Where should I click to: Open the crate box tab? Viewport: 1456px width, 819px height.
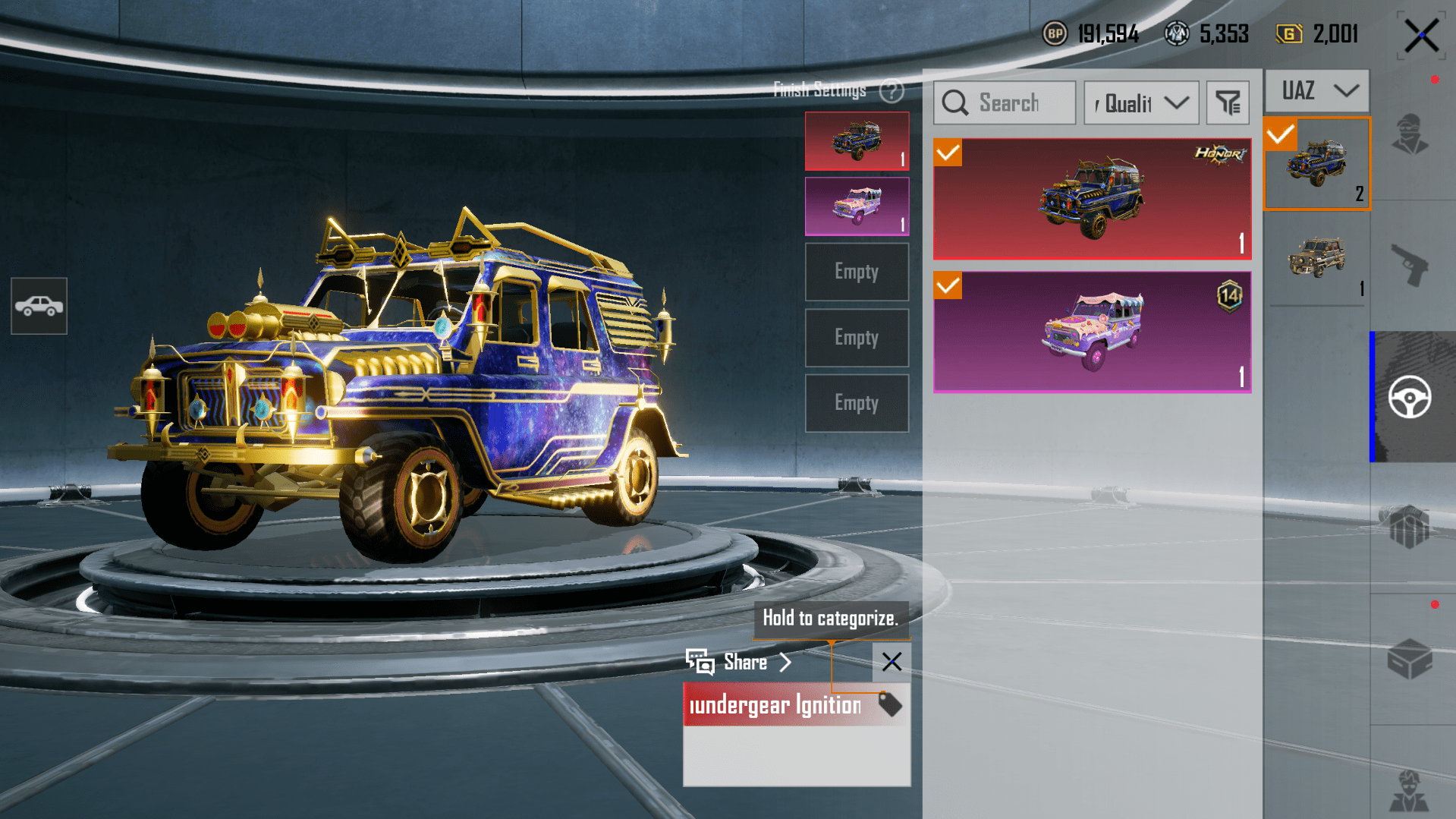point(1410,658)
